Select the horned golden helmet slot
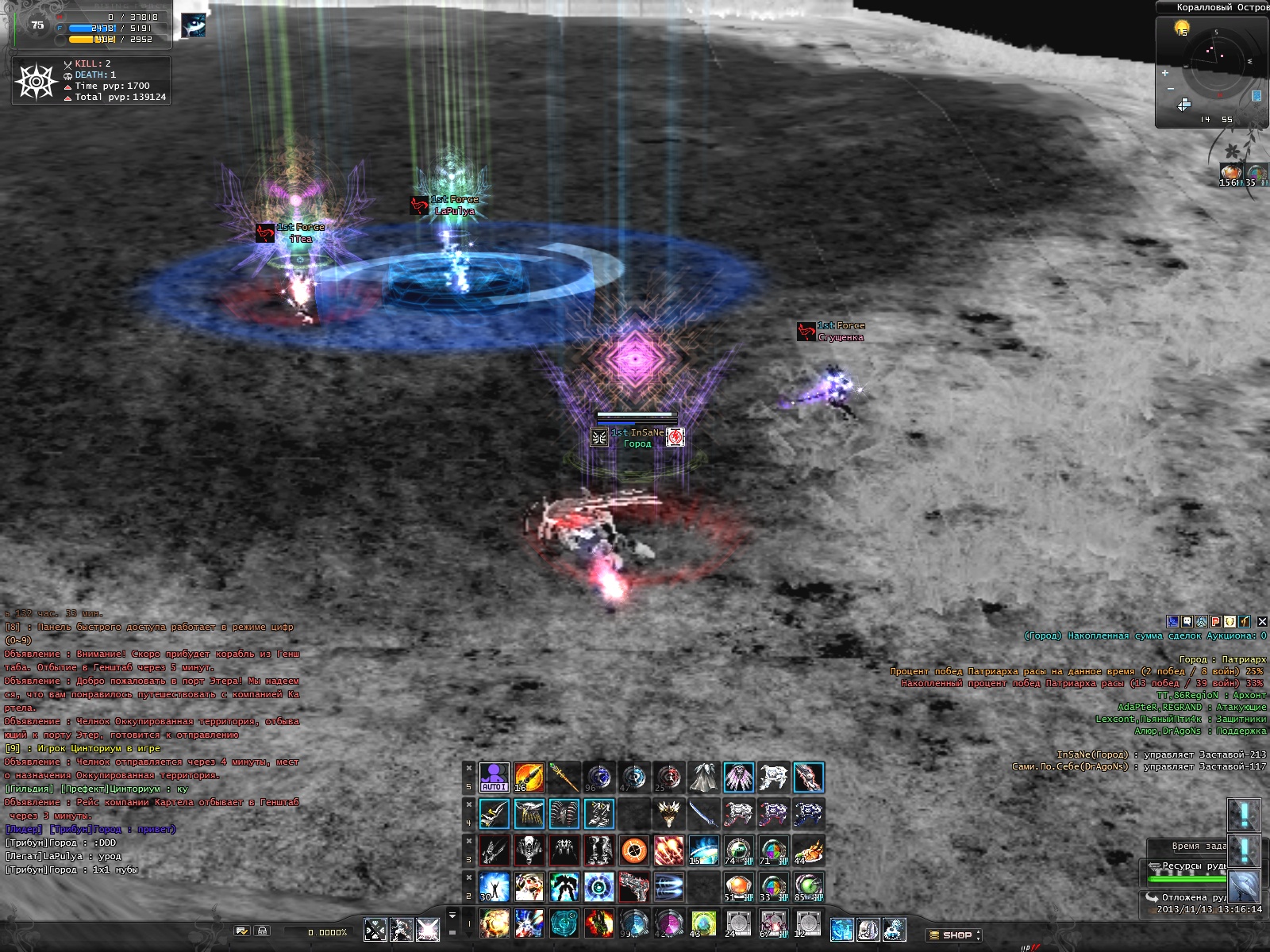1270x952 pixels. click(668, 814)
